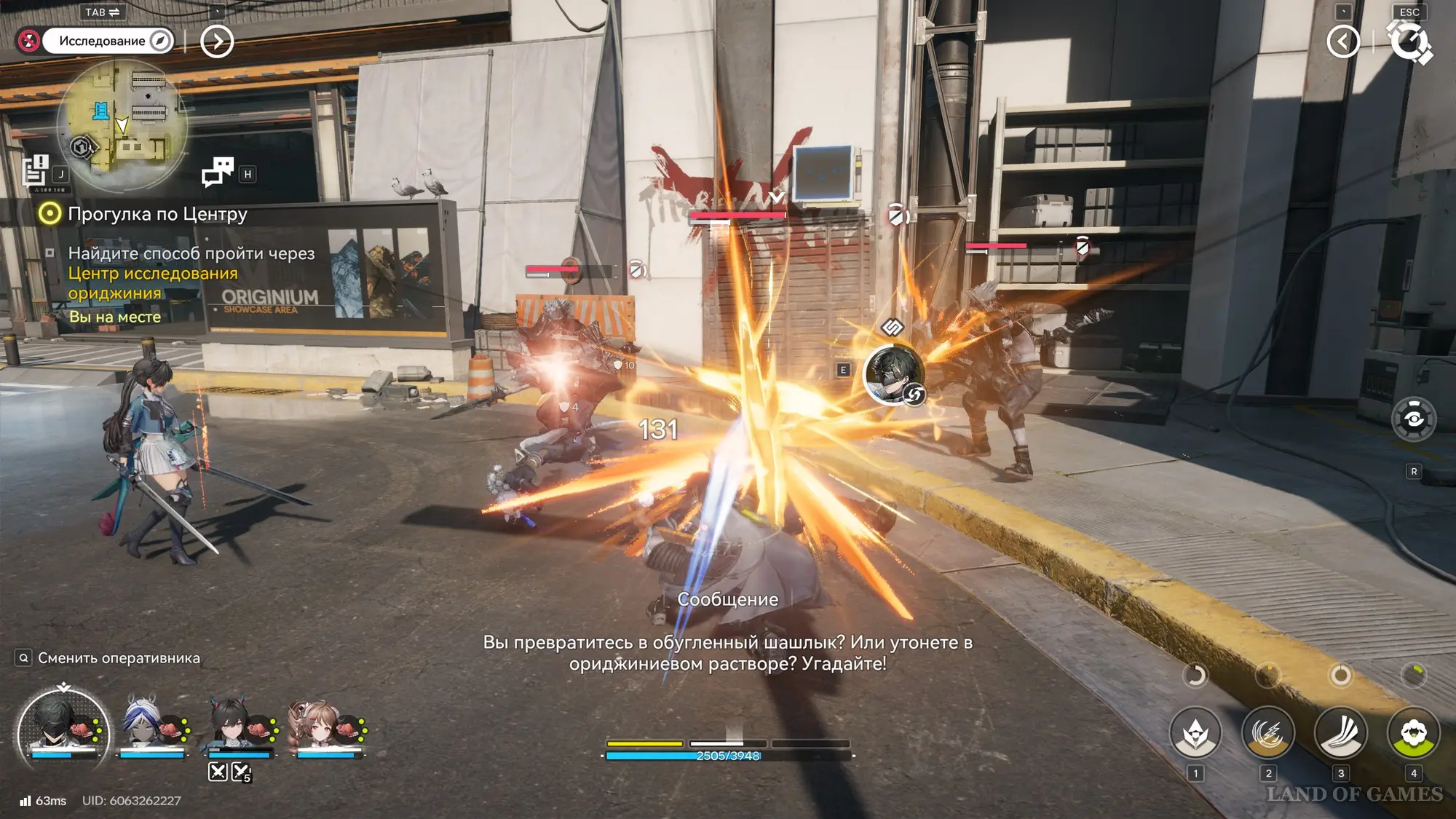Switch to the masked dark-haired operator portrait
The width and height of the screenshot is (1456, 819).
pos(63,728)
